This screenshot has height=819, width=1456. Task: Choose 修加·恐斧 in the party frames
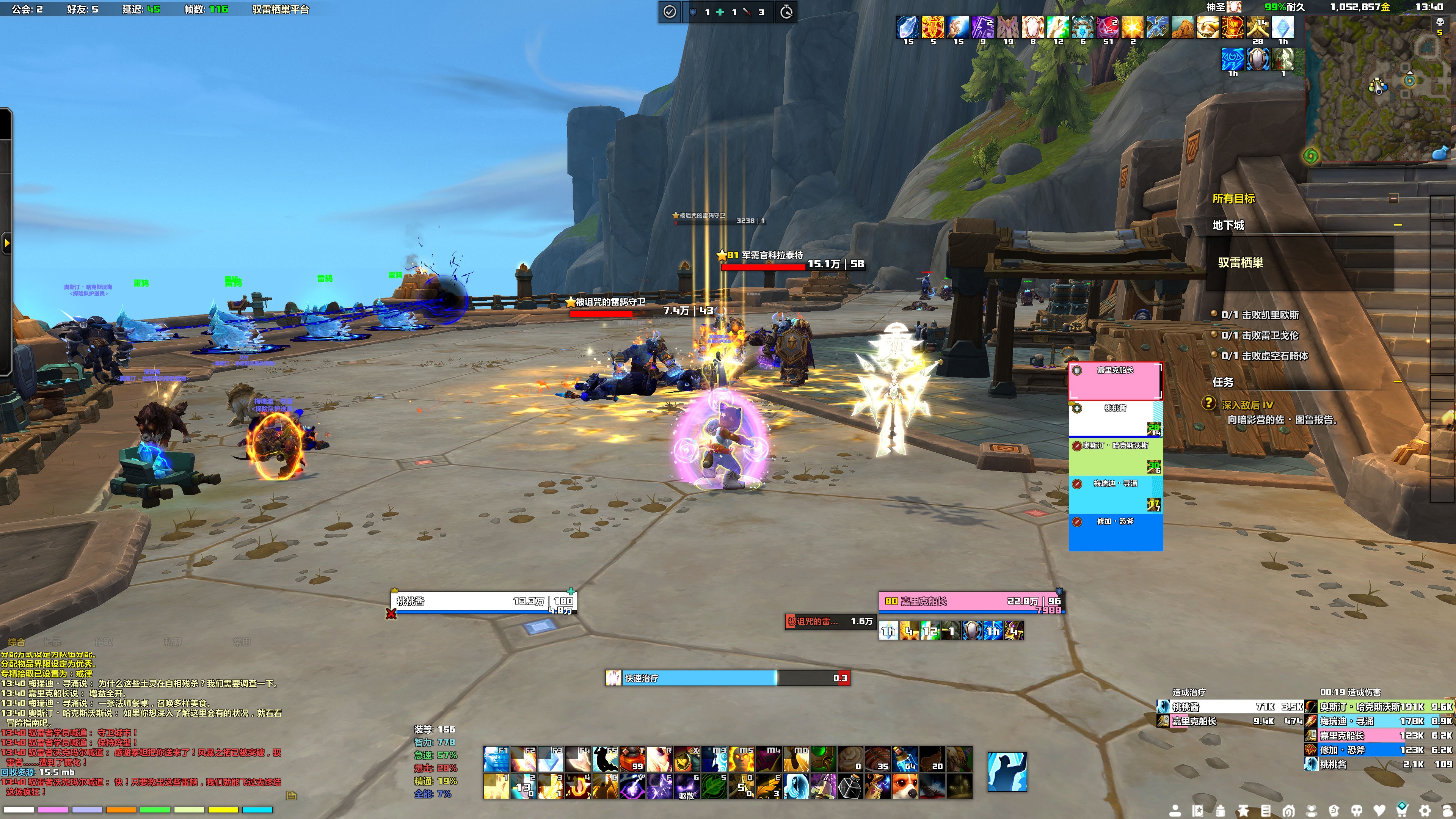pyautogui.click(x=1115, y=532)
